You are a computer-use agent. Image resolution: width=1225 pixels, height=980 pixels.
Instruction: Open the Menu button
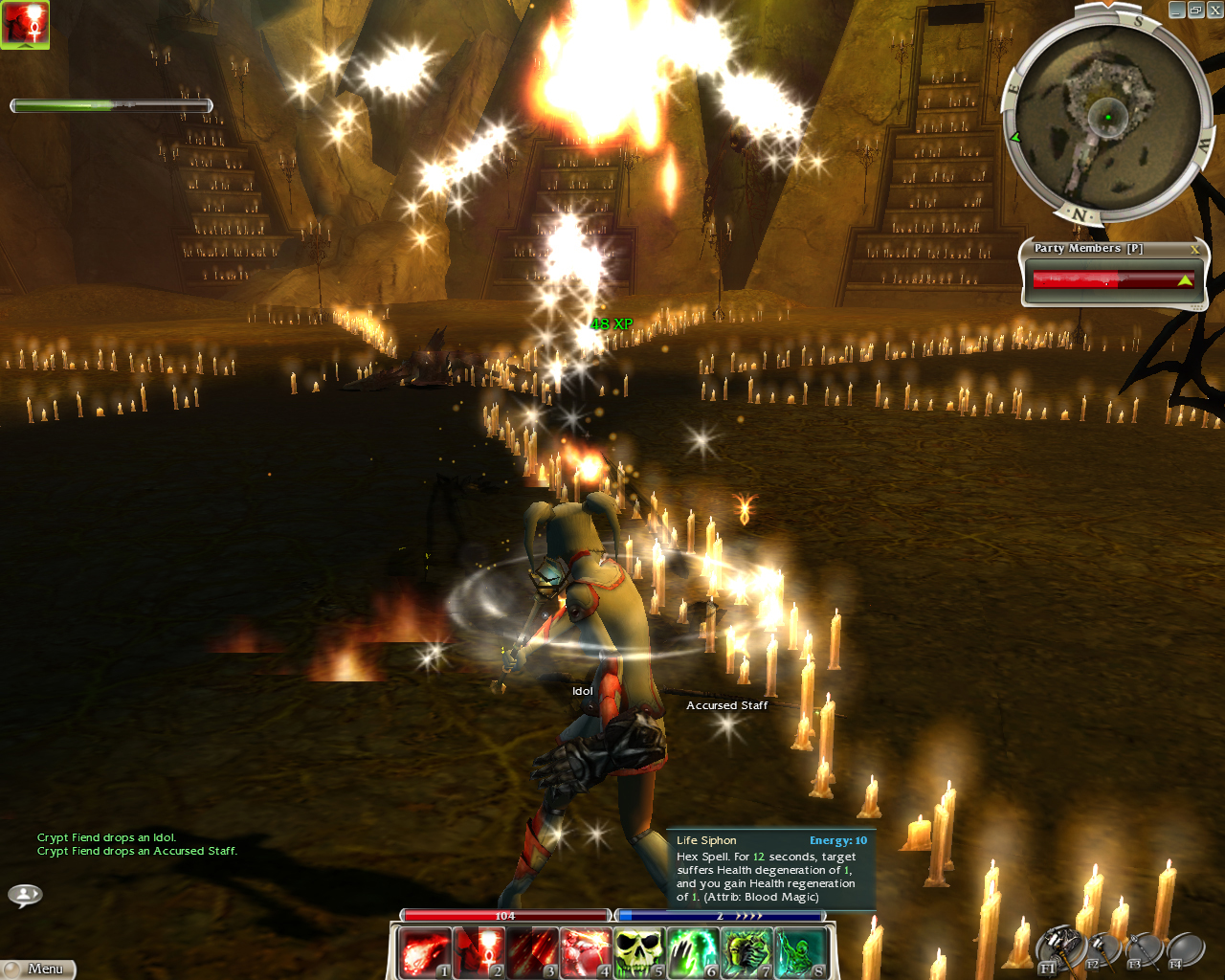[38, 969]
